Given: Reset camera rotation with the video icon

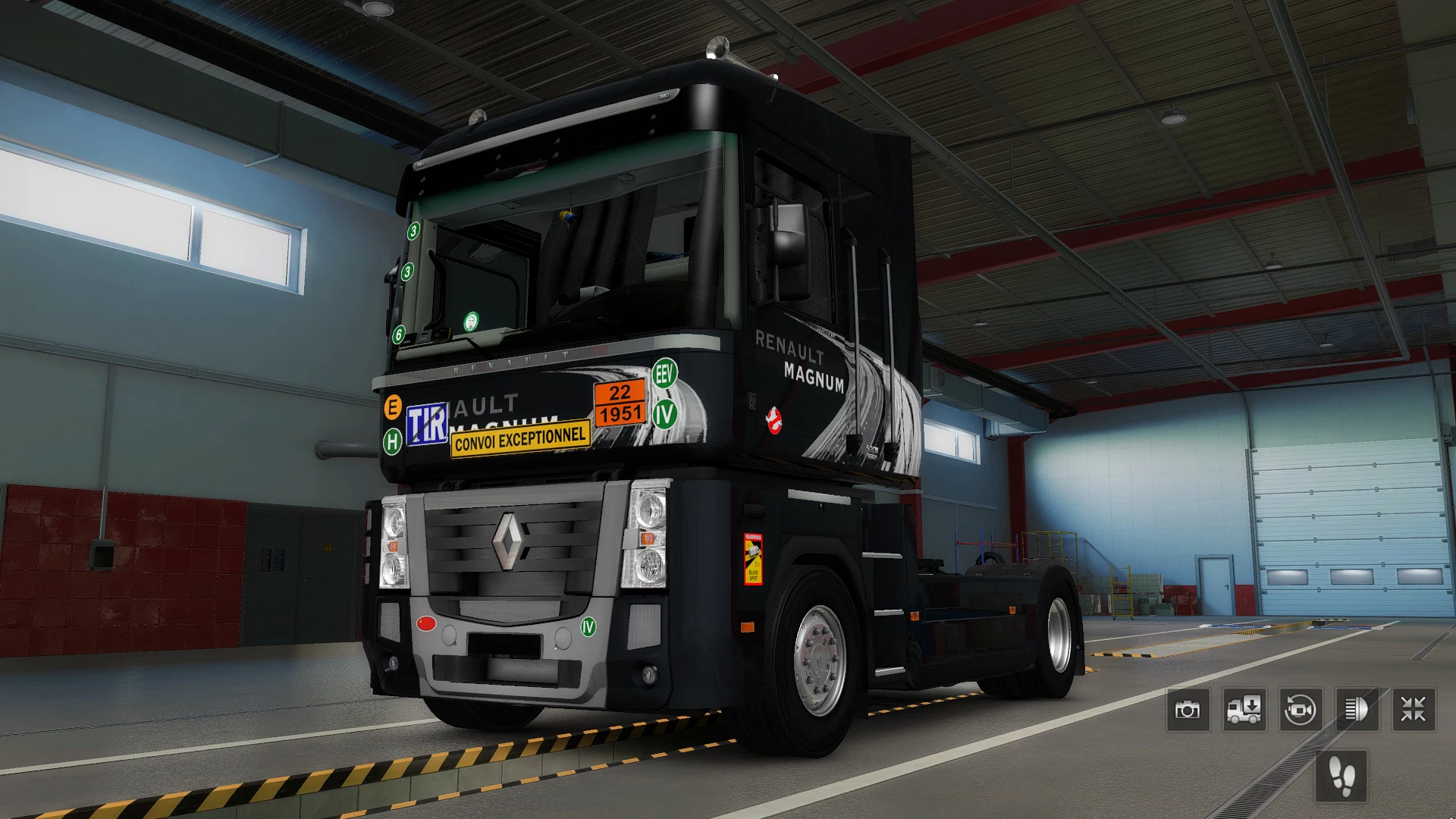Looking at the screenshot, I should [1300, 709].
